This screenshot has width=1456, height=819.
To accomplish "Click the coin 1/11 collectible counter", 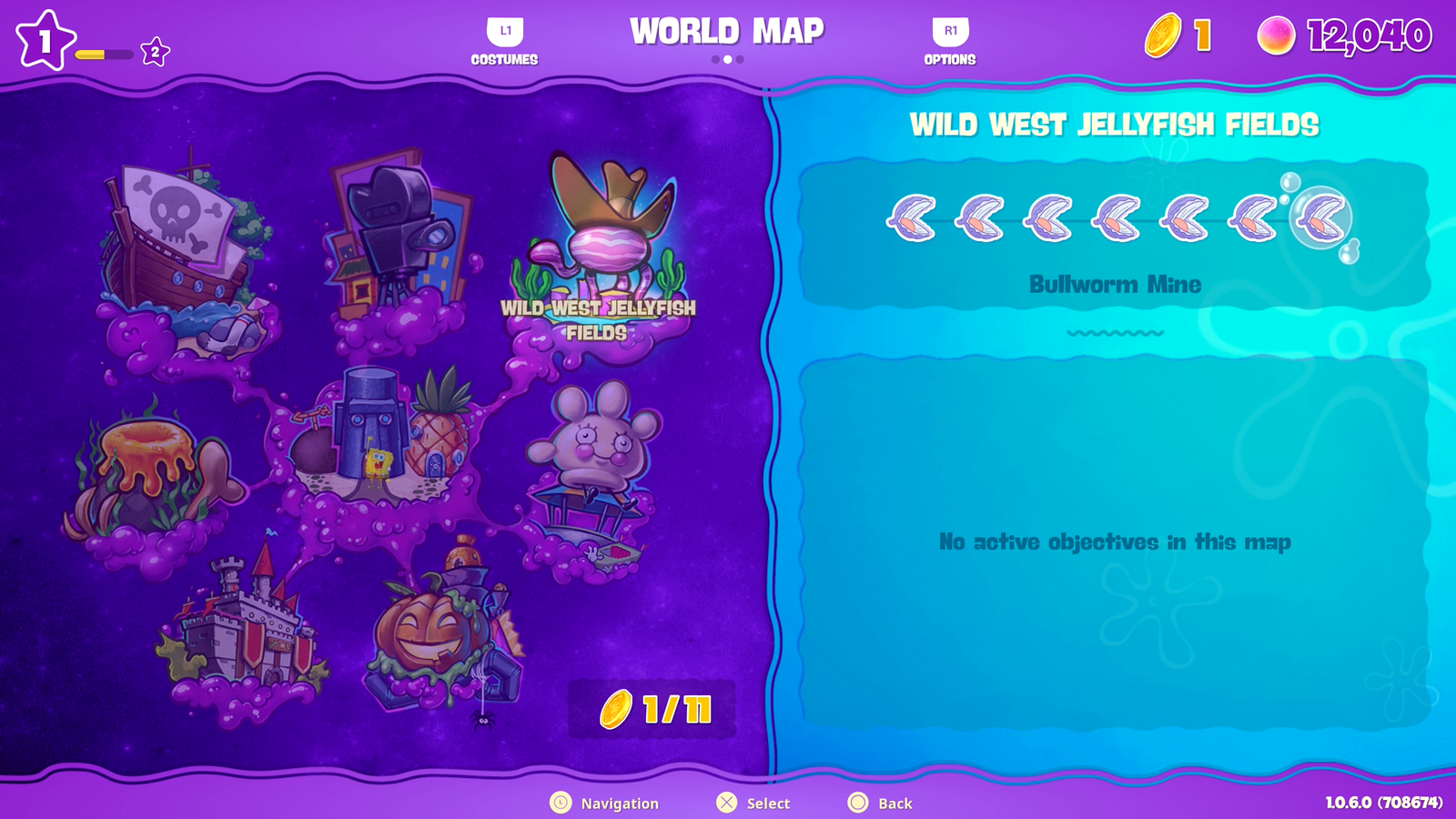I will (x=650, y=711).
